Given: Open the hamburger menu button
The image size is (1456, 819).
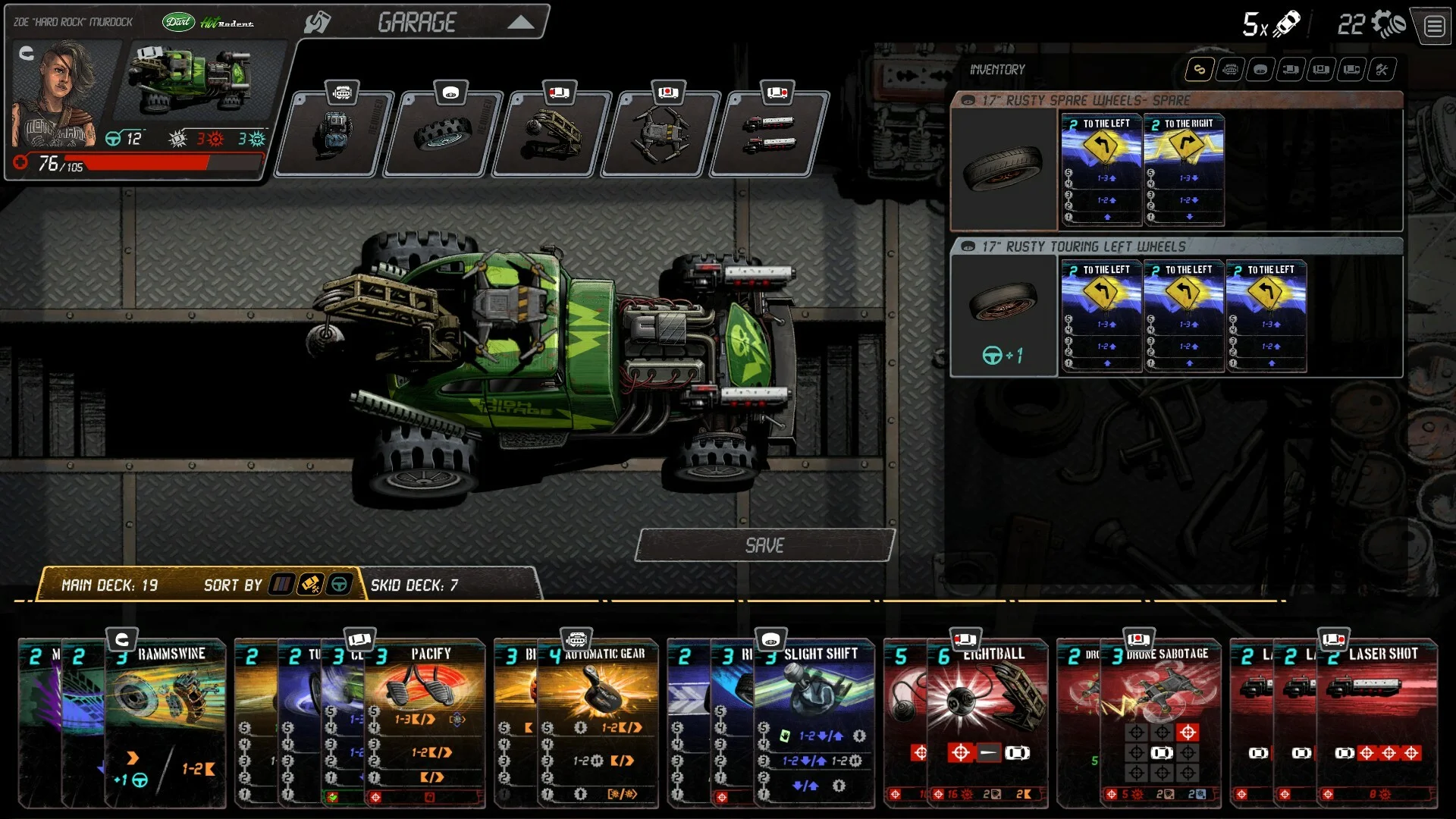Looking at the screenshot, I should 1433,27.
